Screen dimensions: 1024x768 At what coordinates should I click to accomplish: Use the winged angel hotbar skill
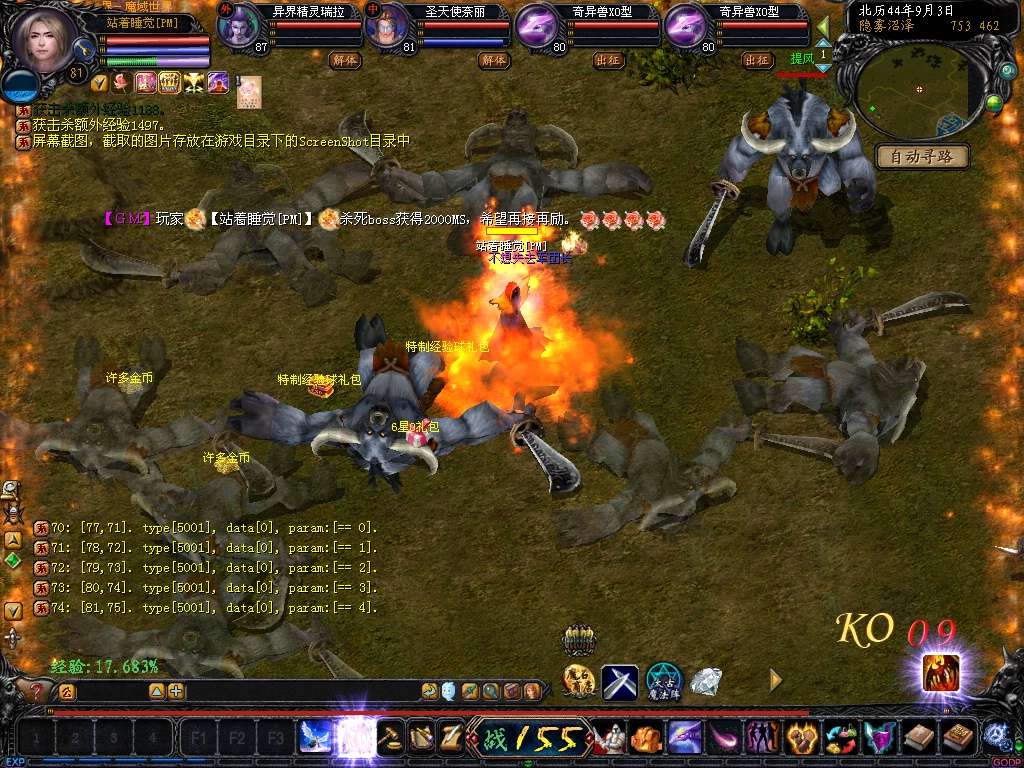(x=315, y=738)
